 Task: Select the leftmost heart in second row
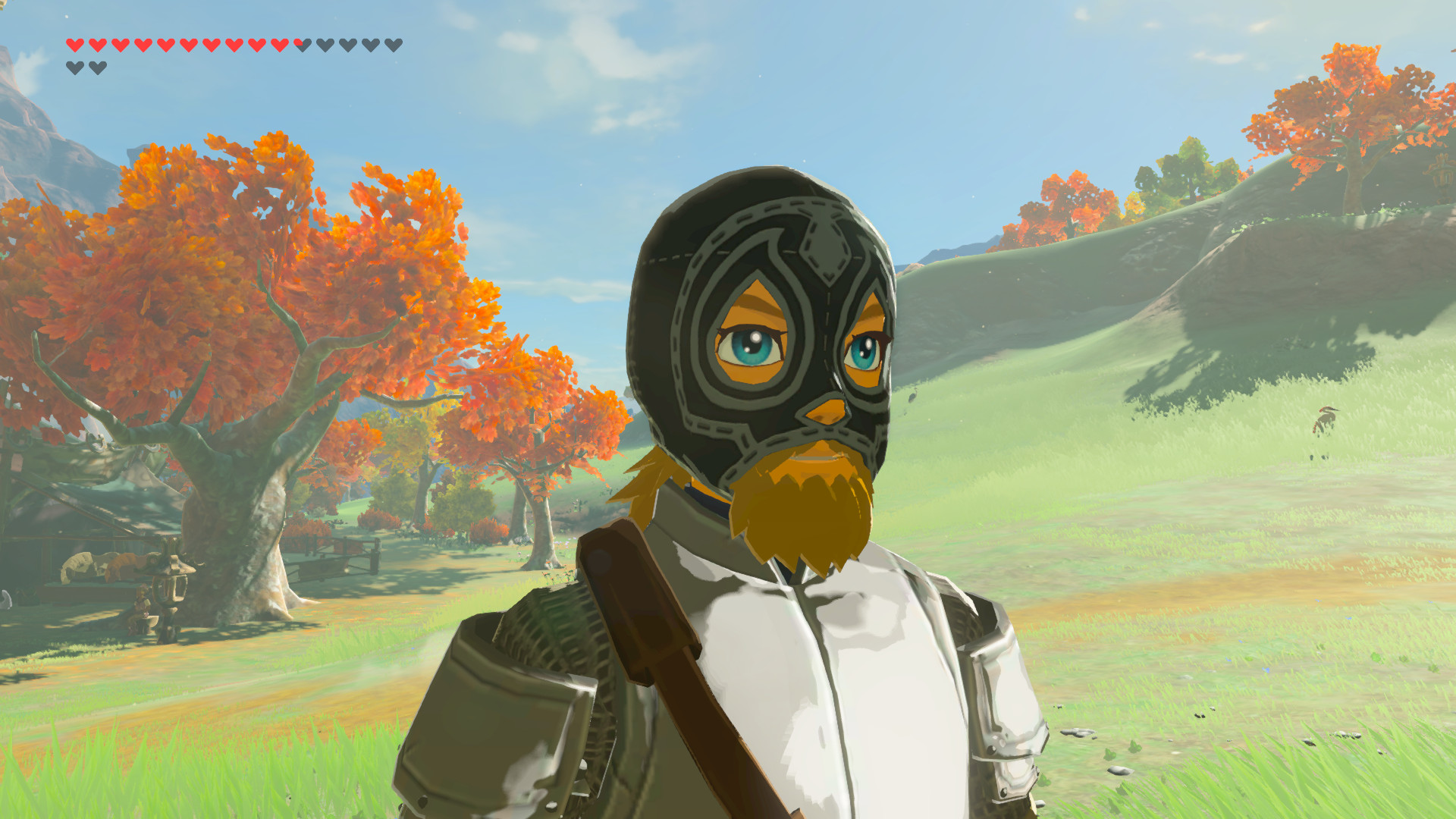[74, 67]
